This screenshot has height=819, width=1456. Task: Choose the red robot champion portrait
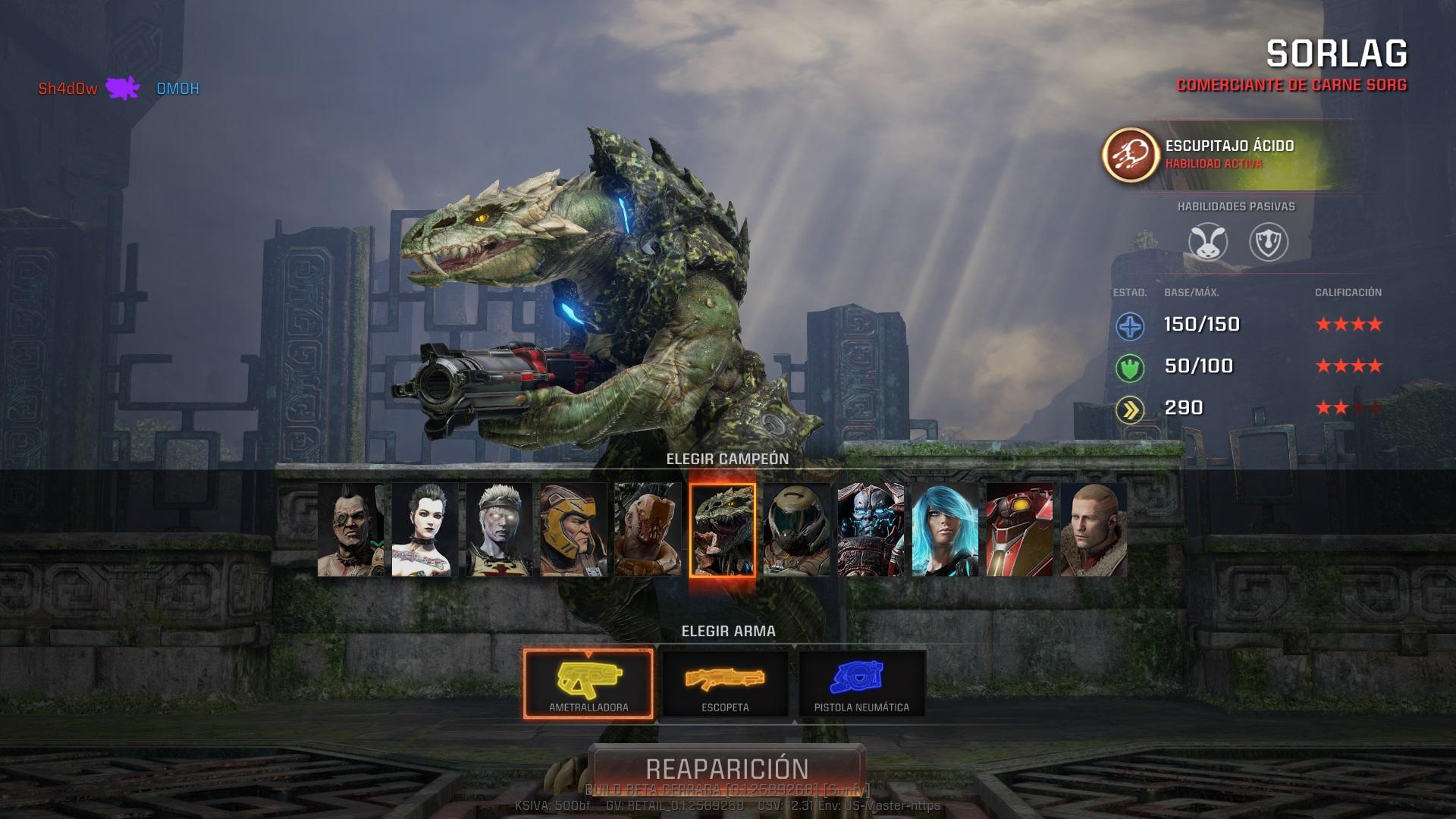(1019, 529)
